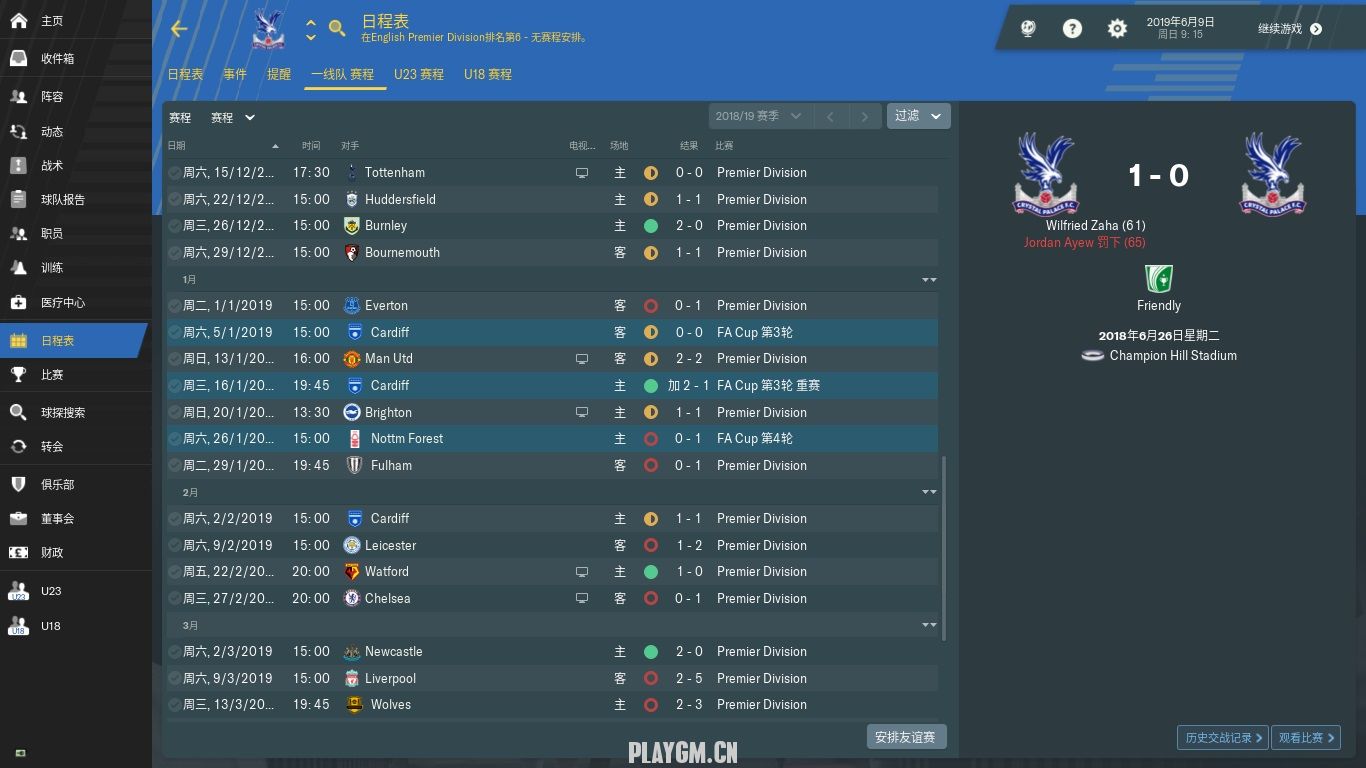Open the 财政 finances page

52,553
